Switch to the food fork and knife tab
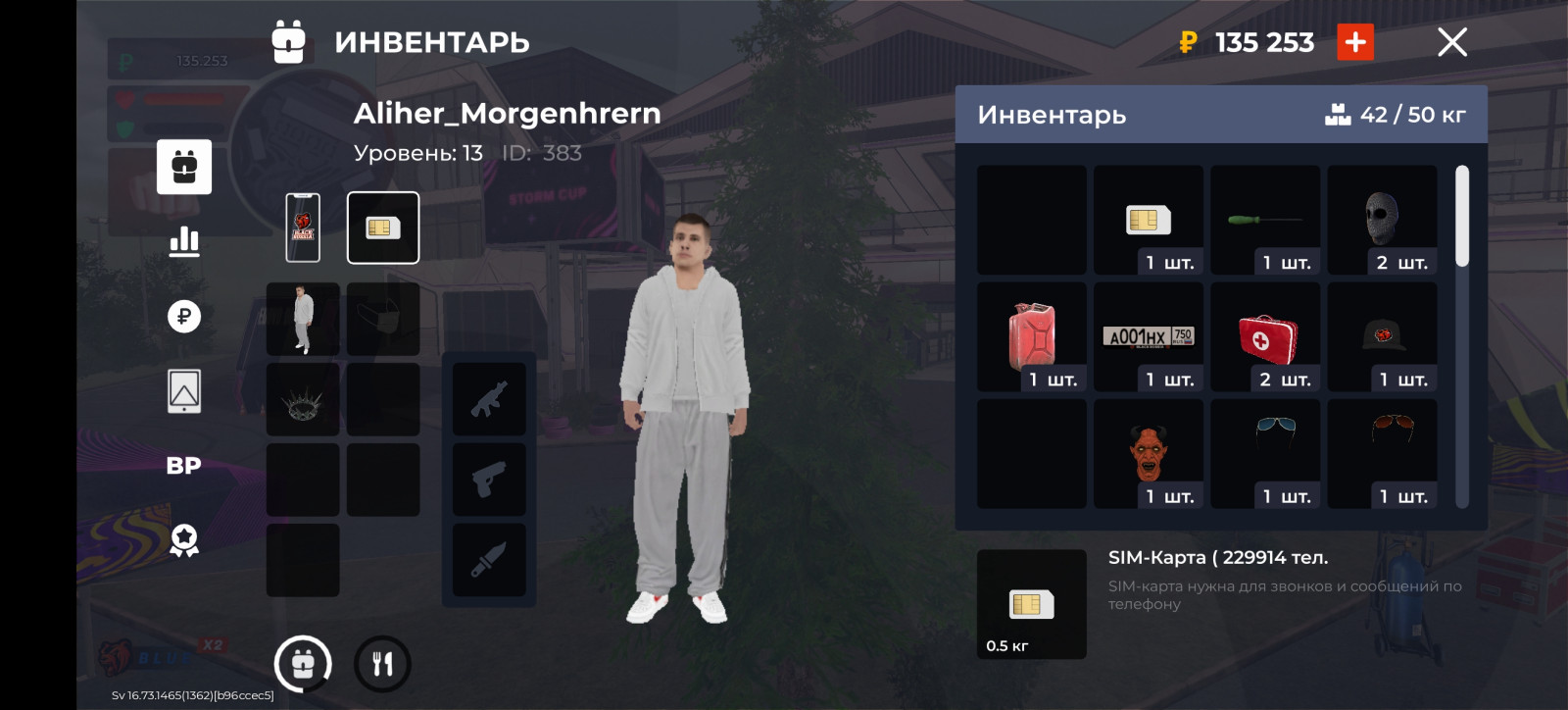1568x710 pixels. tap(382, 664)
